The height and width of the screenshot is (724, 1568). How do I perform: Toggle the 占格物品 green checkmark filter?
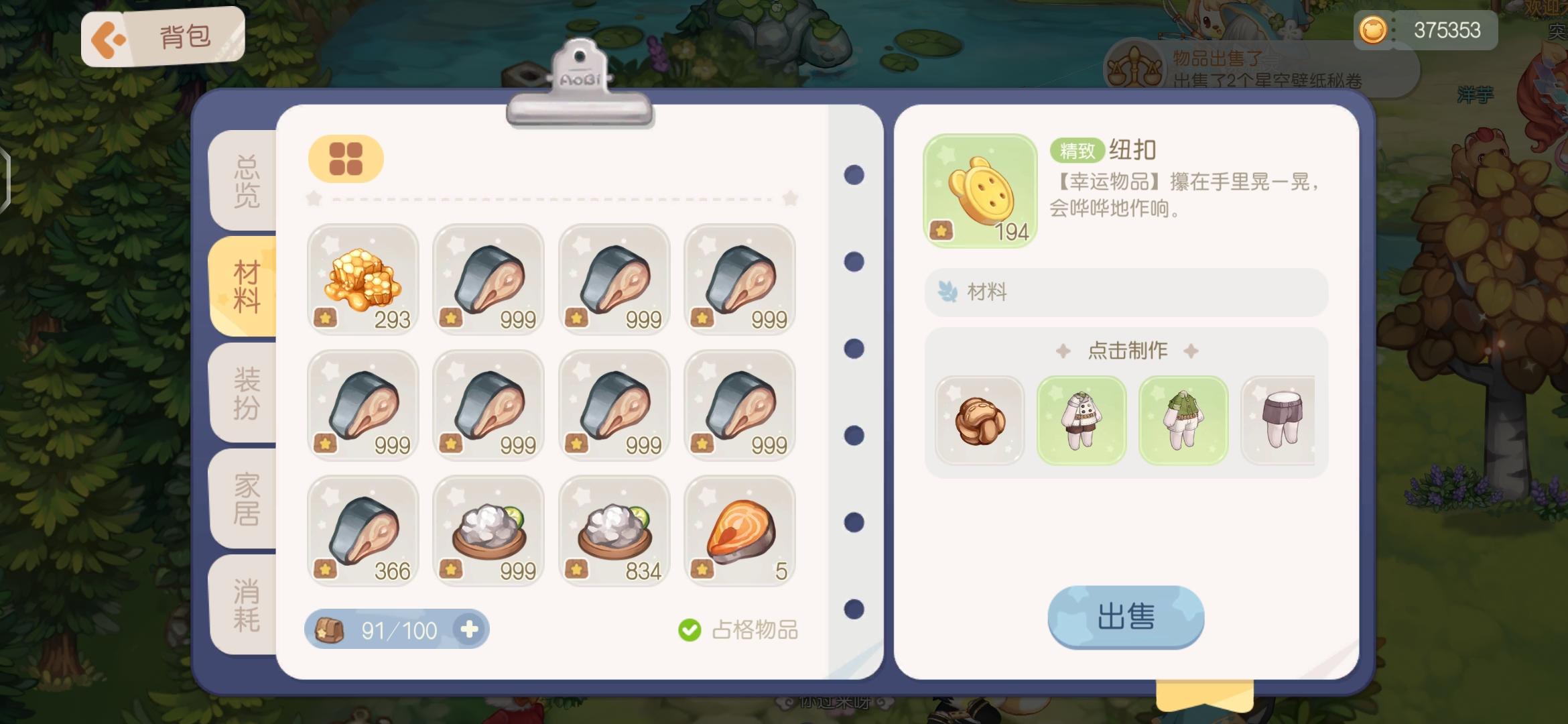[689, 629]
